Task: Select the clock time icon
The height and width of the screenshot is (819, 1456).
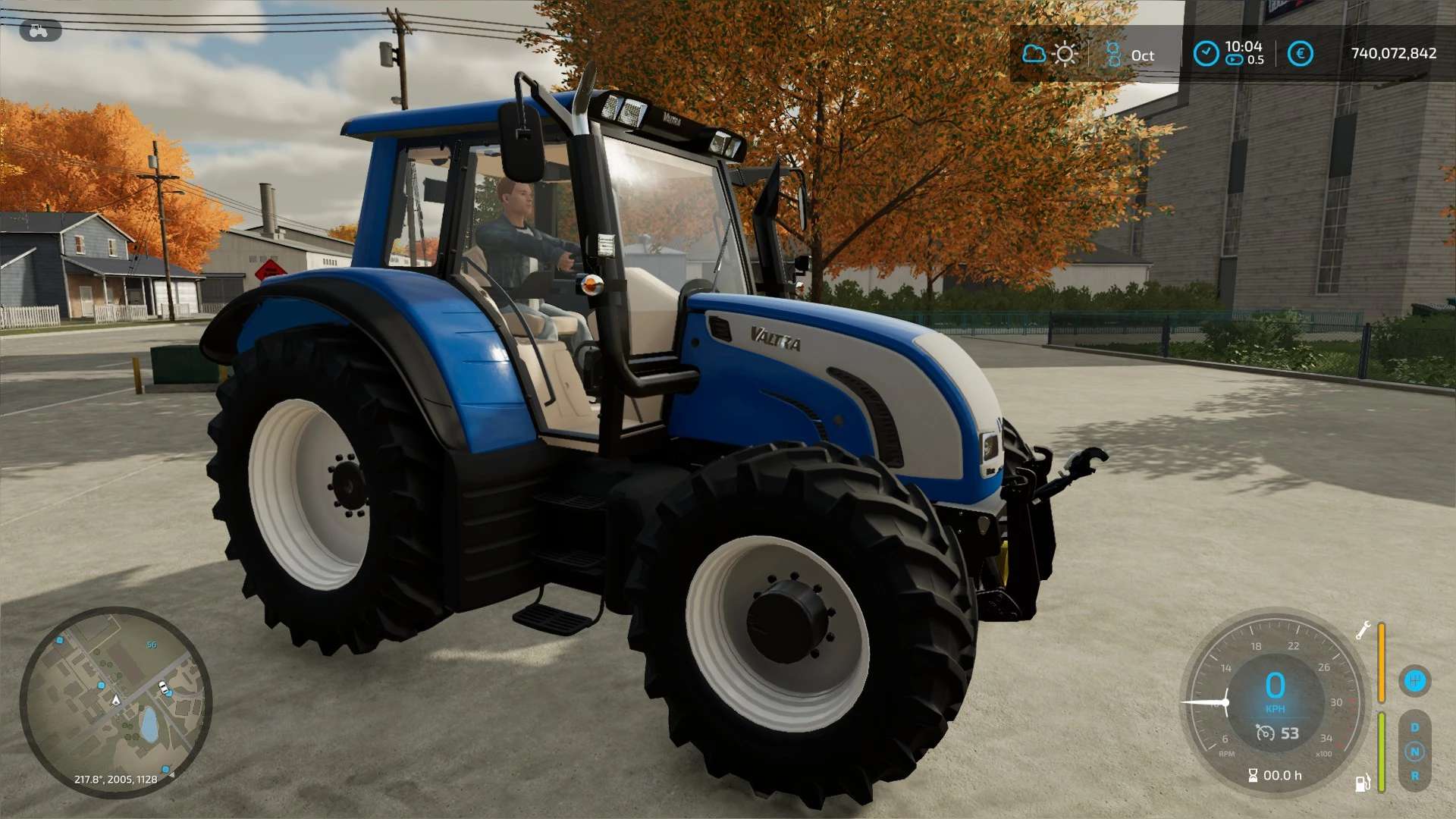Action: [1206, 54]
